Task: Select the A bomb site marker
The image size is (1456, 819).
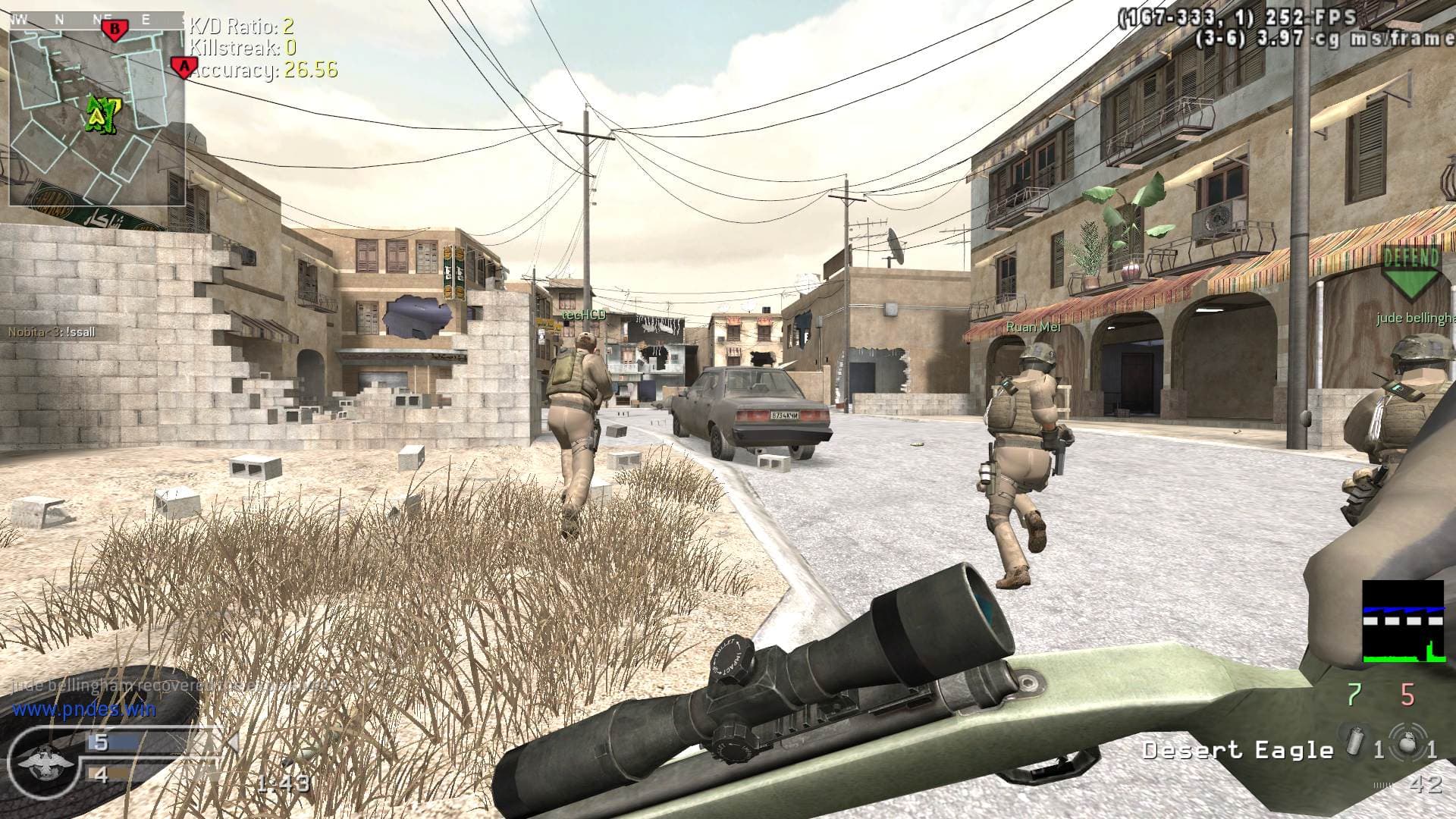Action: 182,67
